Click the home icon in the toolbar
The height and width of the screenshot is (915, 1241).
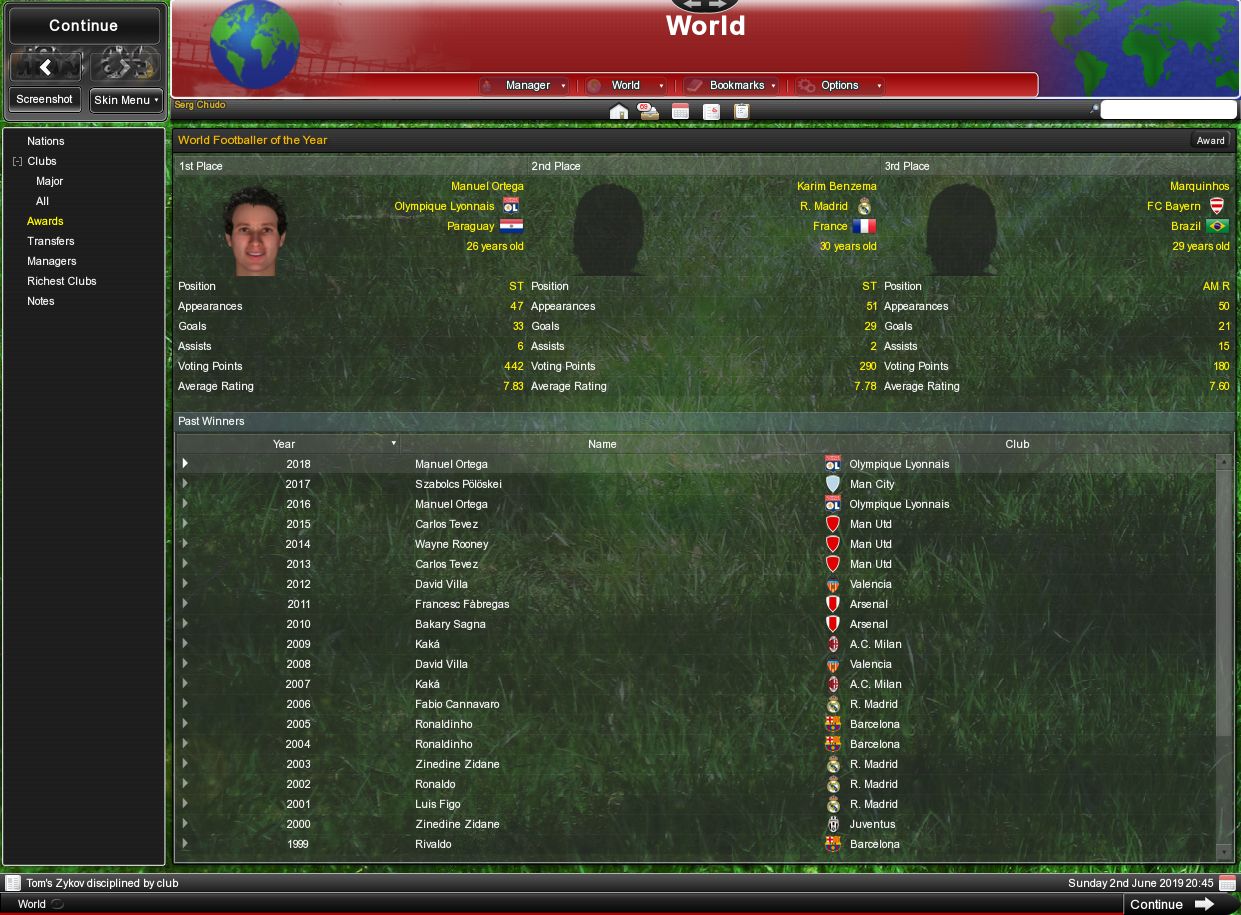(619, 111)
